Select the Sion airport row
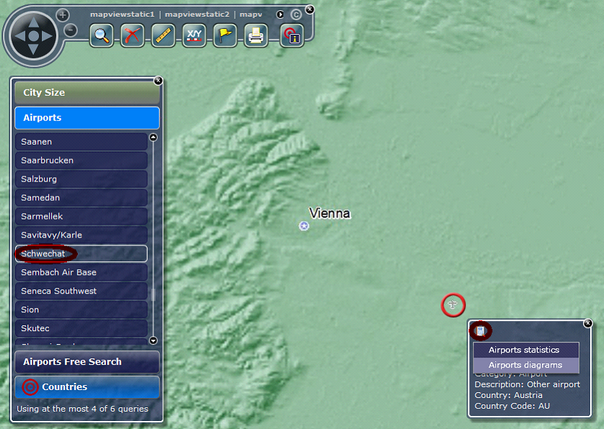The width and height of the screenshot is (604, 429). (x=82, y=310)
